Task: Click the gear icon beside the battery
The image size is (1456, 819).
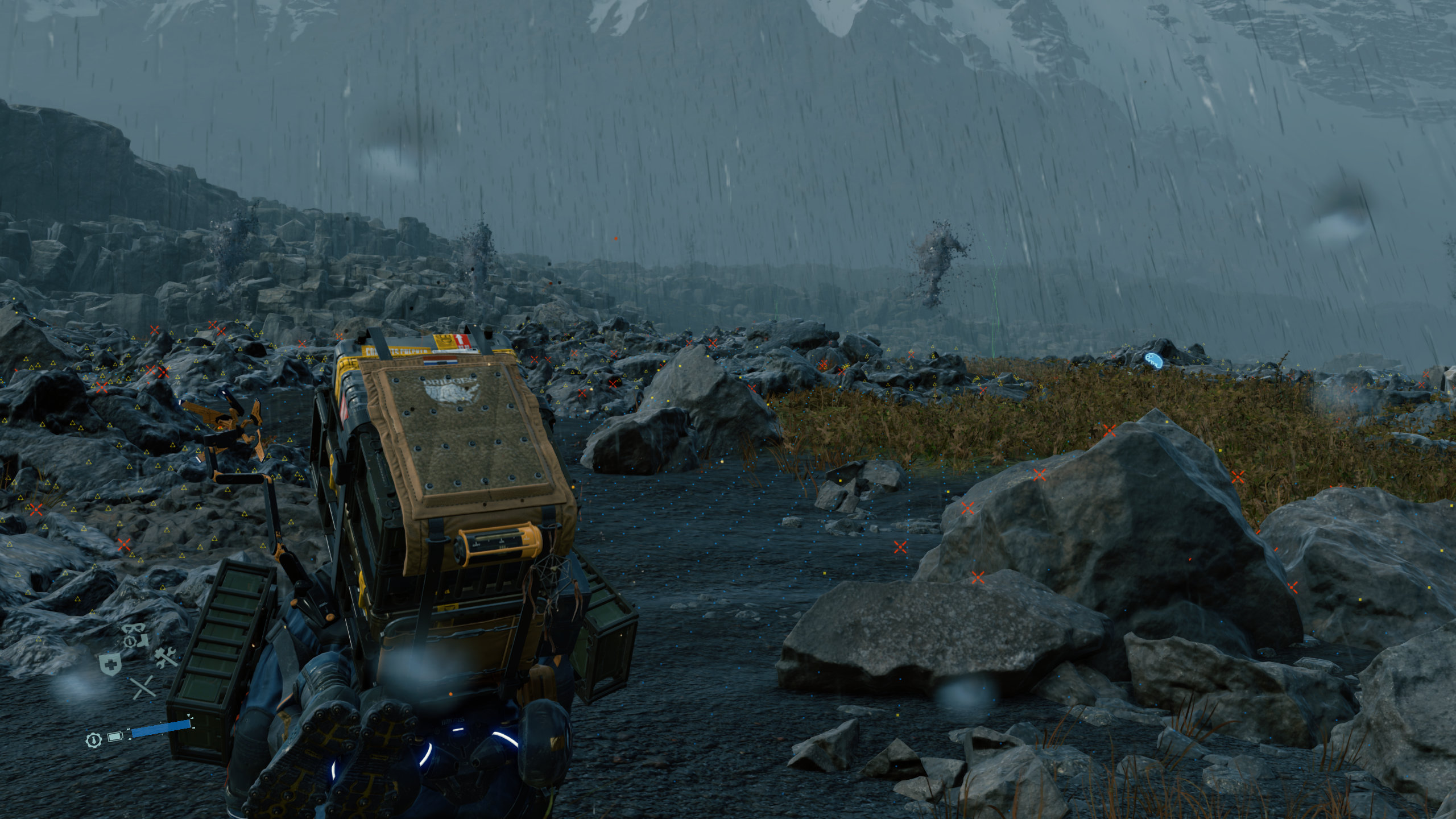Action: coord(93,740)
